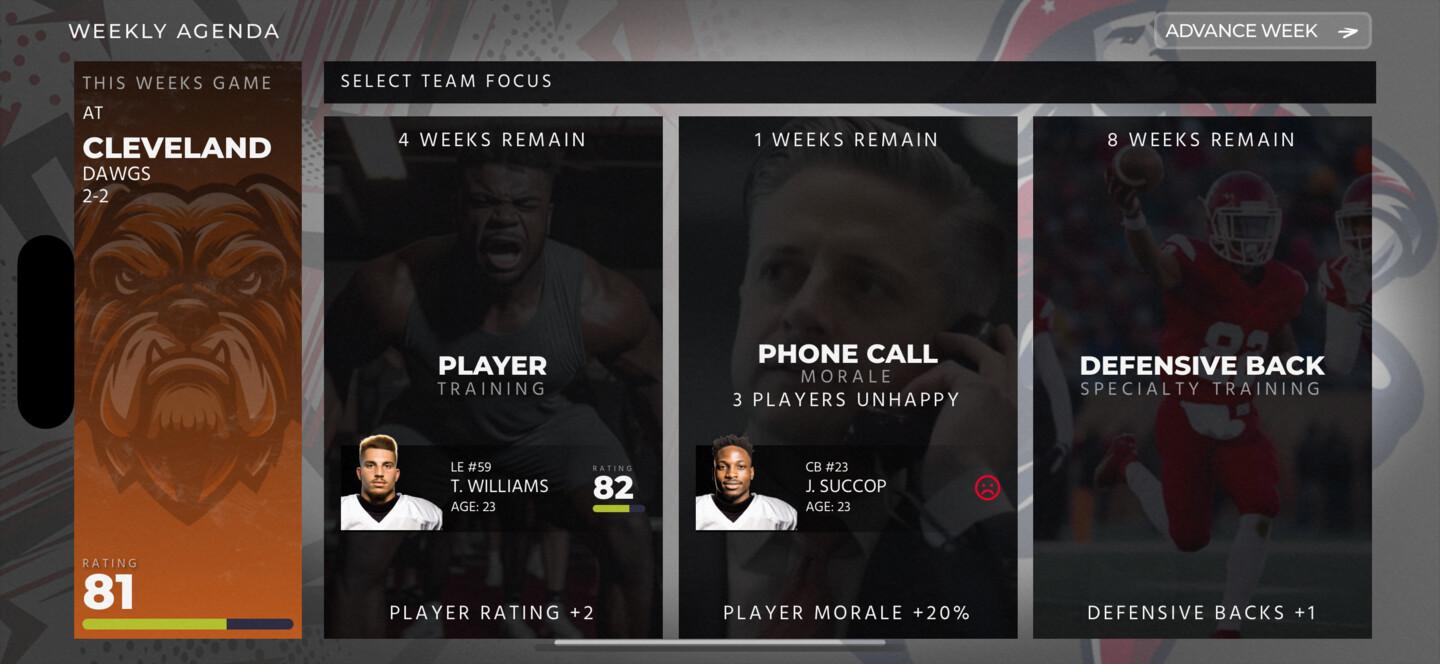Select T. Williams player row
This screenshot has width=1440, height=664.
492,488
